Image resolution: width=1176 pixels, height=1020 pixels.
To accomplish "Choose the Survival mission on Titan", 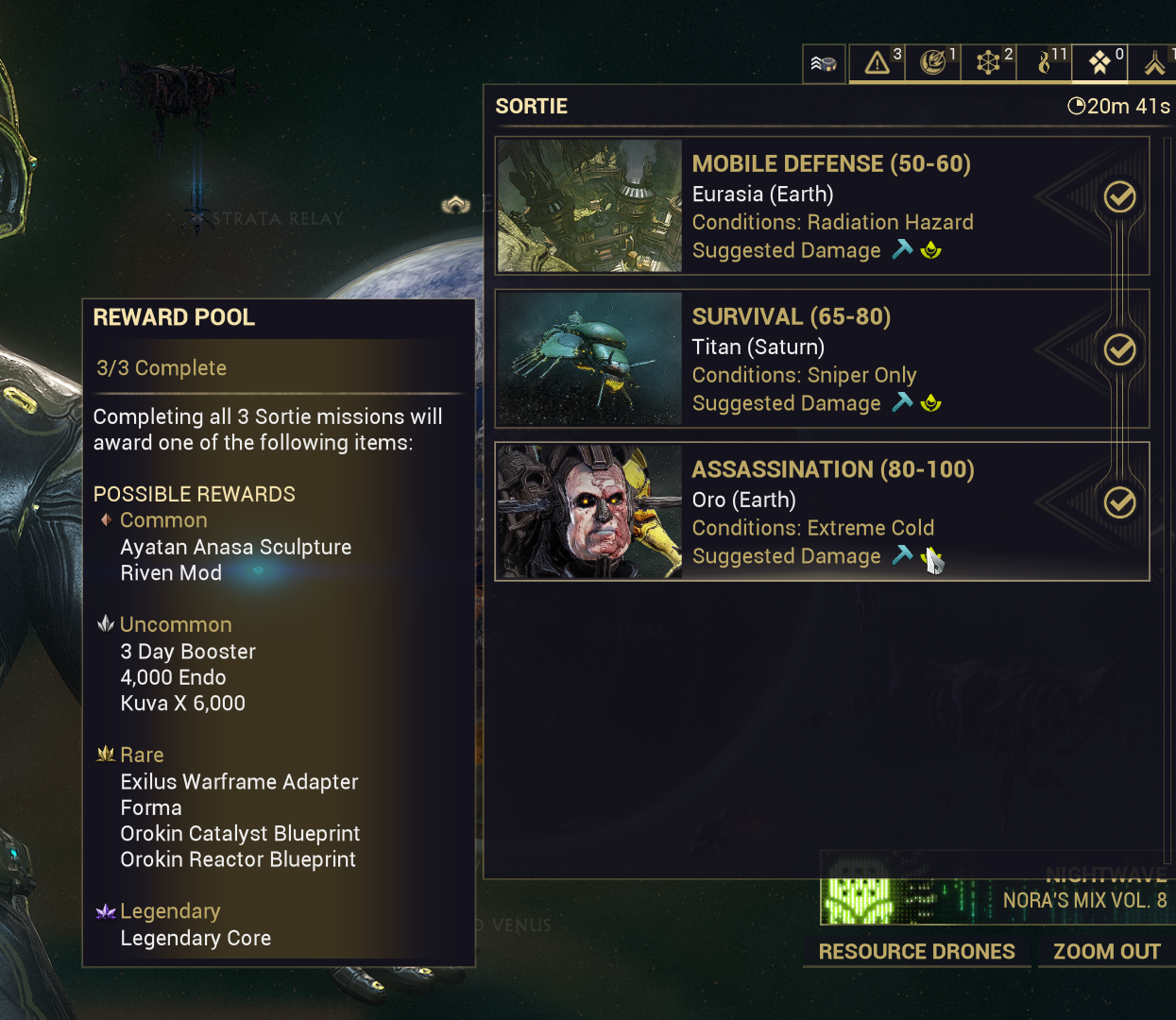I will pyautogui.click(x=822, y=359).
